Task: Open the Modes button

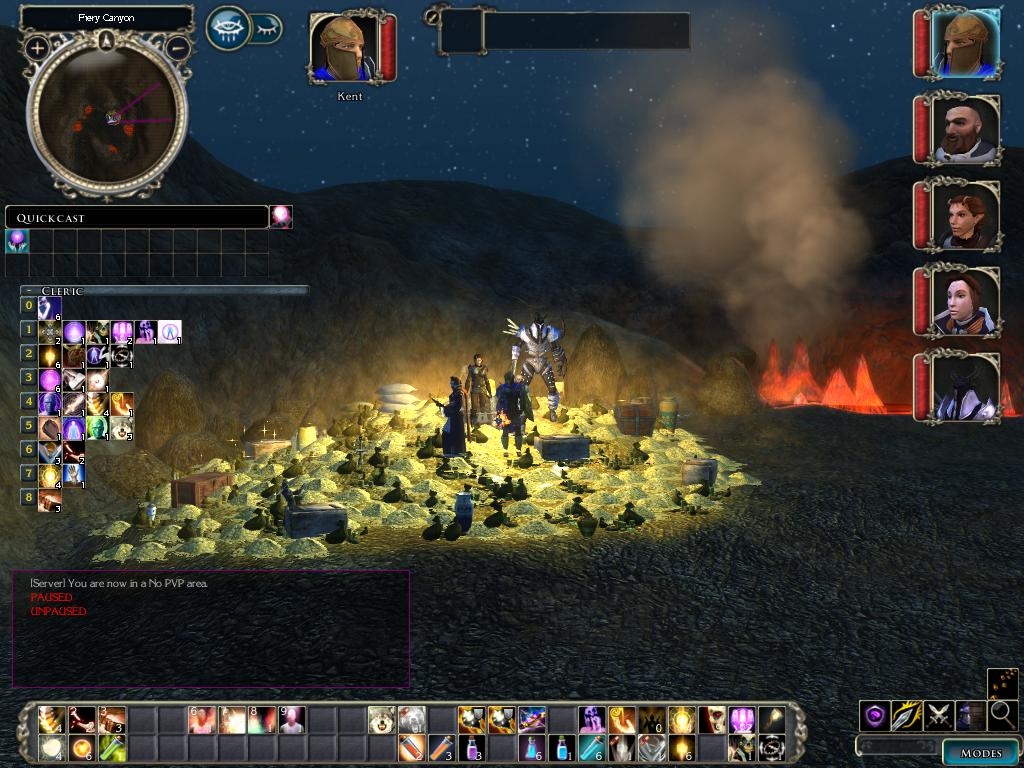Action: click(980, 753)
